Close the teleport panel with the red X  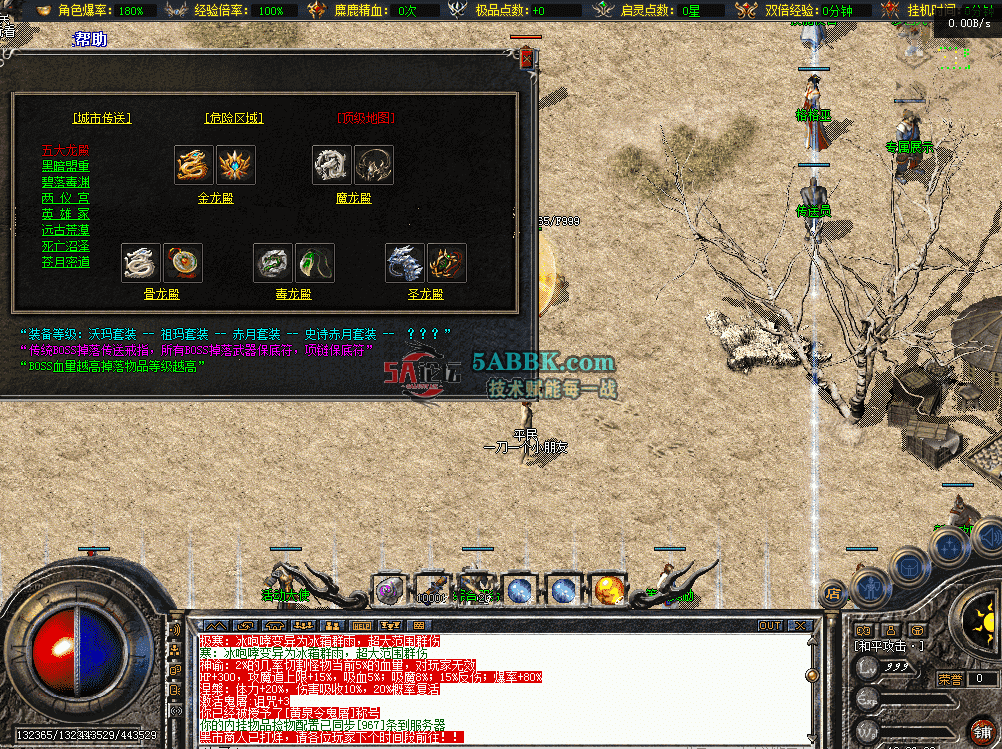pyautogui.click(x=527, y=59)
